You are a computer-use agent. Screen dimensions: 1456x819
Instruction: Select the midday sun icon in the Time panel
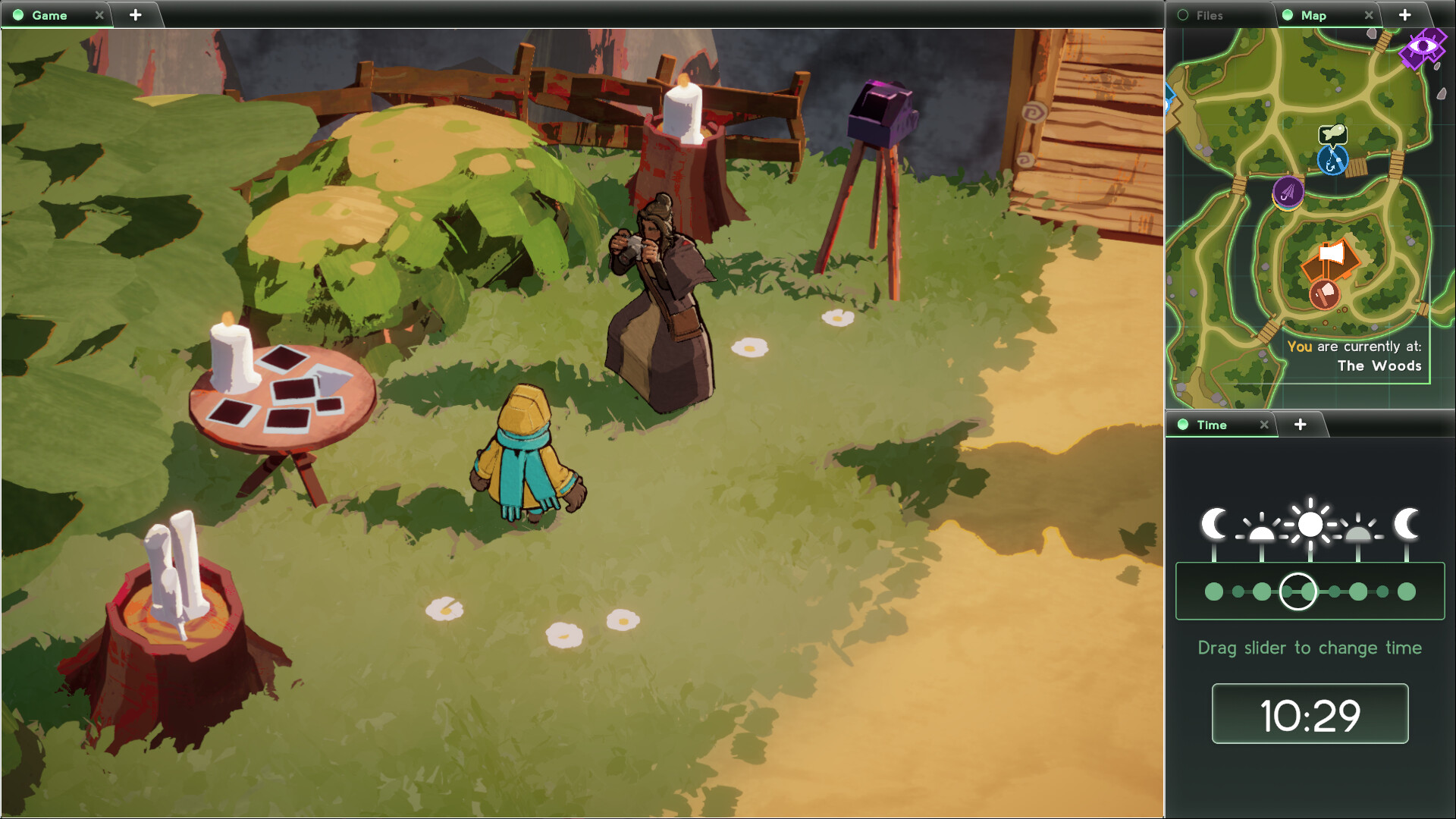tap(1310, 522)
